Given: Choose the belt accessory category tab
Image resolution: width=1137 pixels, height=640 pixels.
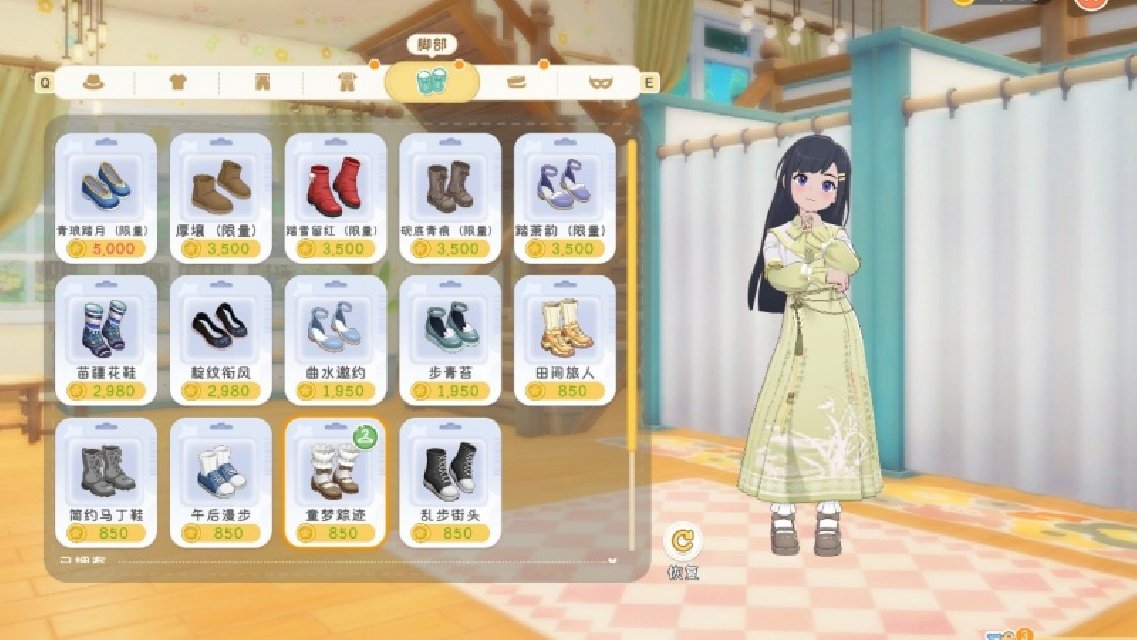Looking at the screenshot, I should pyautogui.click(x=517, y=82).
